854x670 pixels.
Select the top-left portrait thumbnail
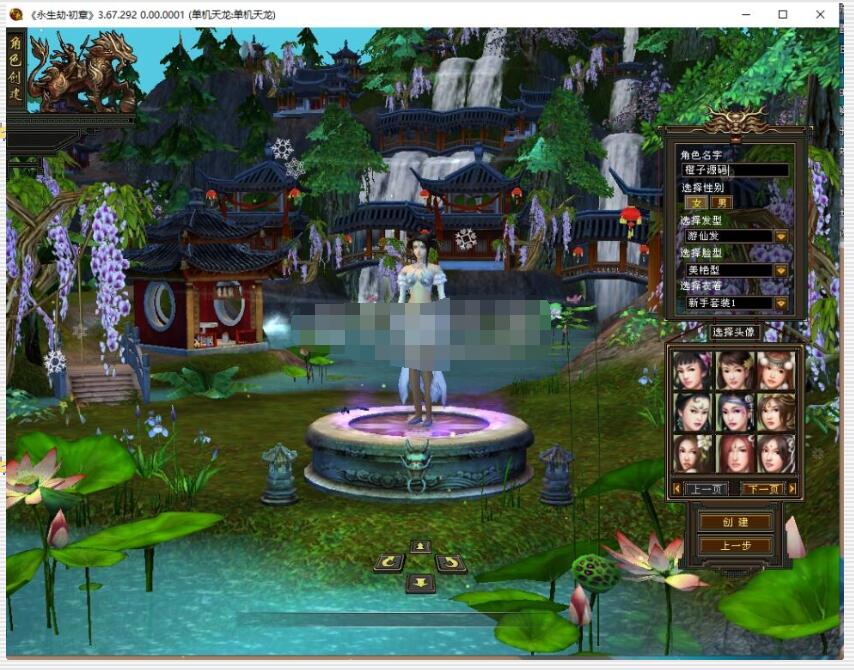pos(692,370)
